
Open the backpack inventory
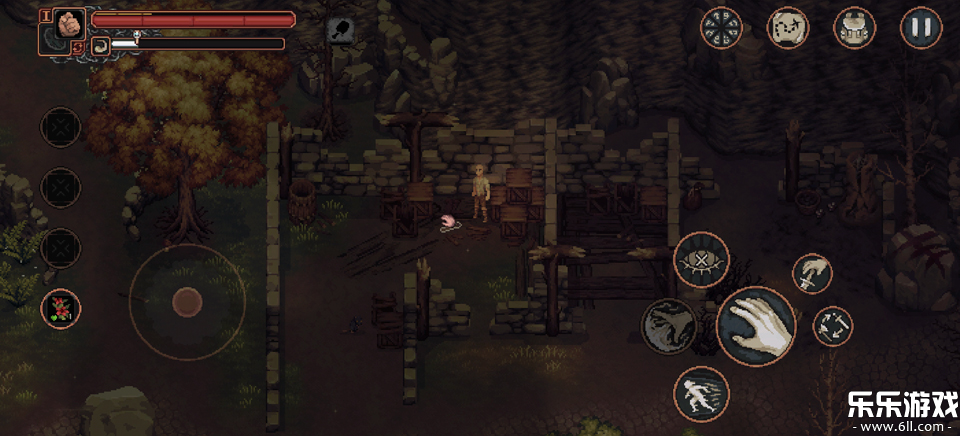point(854,27)
